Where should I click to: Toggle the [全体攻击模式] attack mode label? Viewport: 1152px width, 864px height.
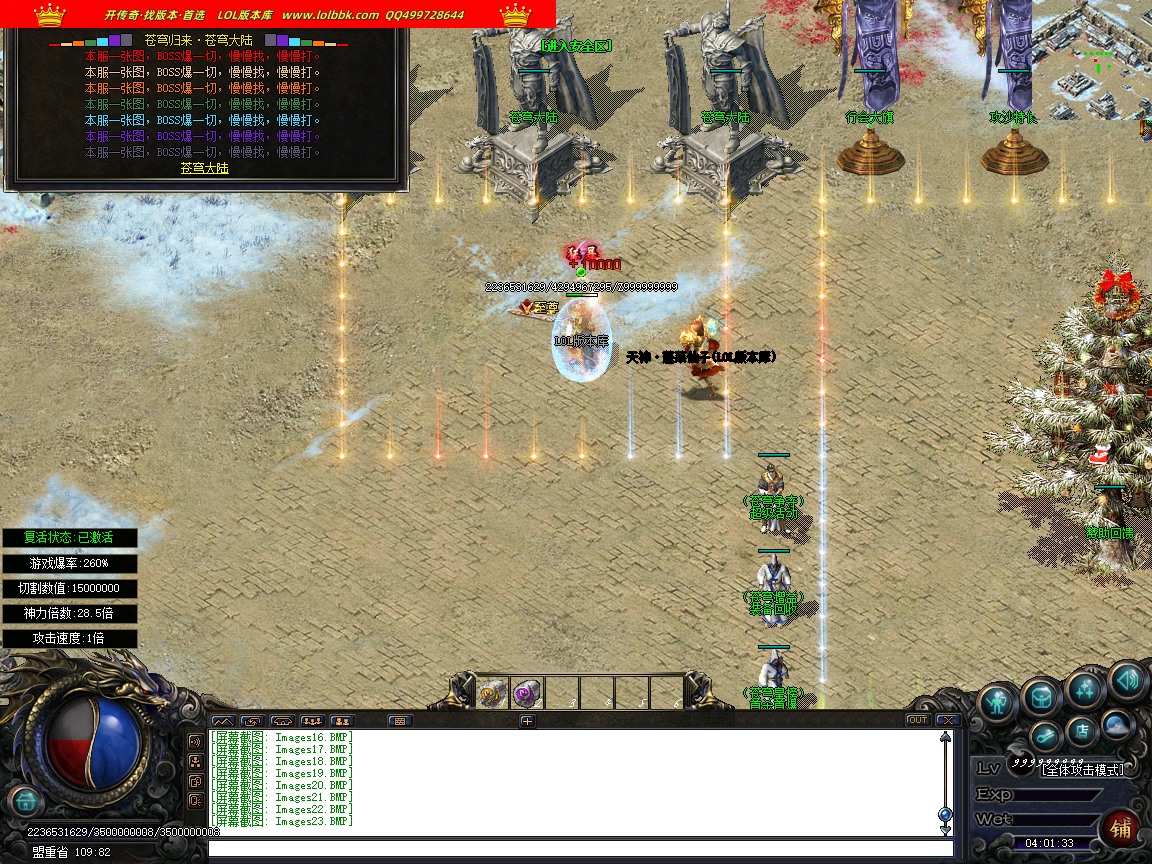1082,769
